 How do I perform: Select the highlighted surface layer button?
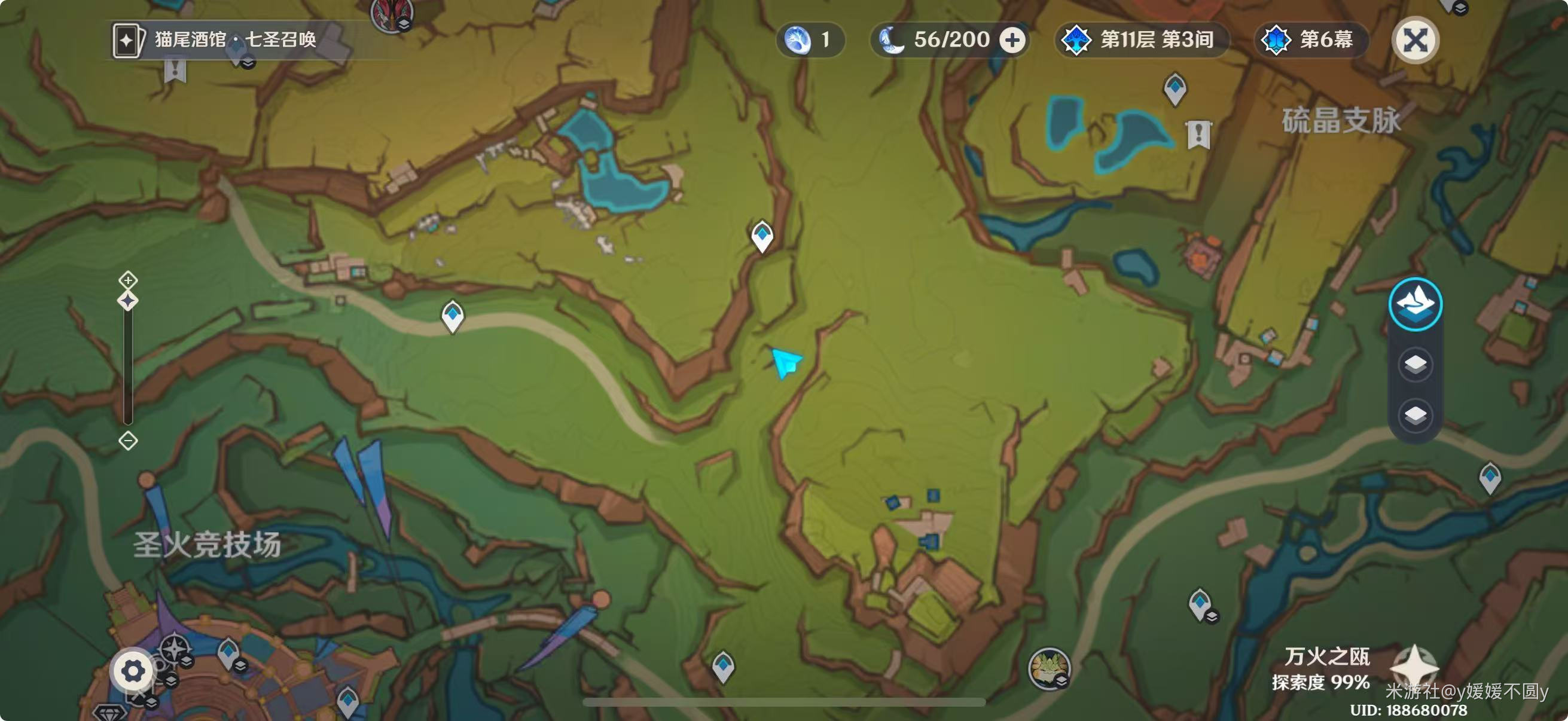pos(1415,304)
